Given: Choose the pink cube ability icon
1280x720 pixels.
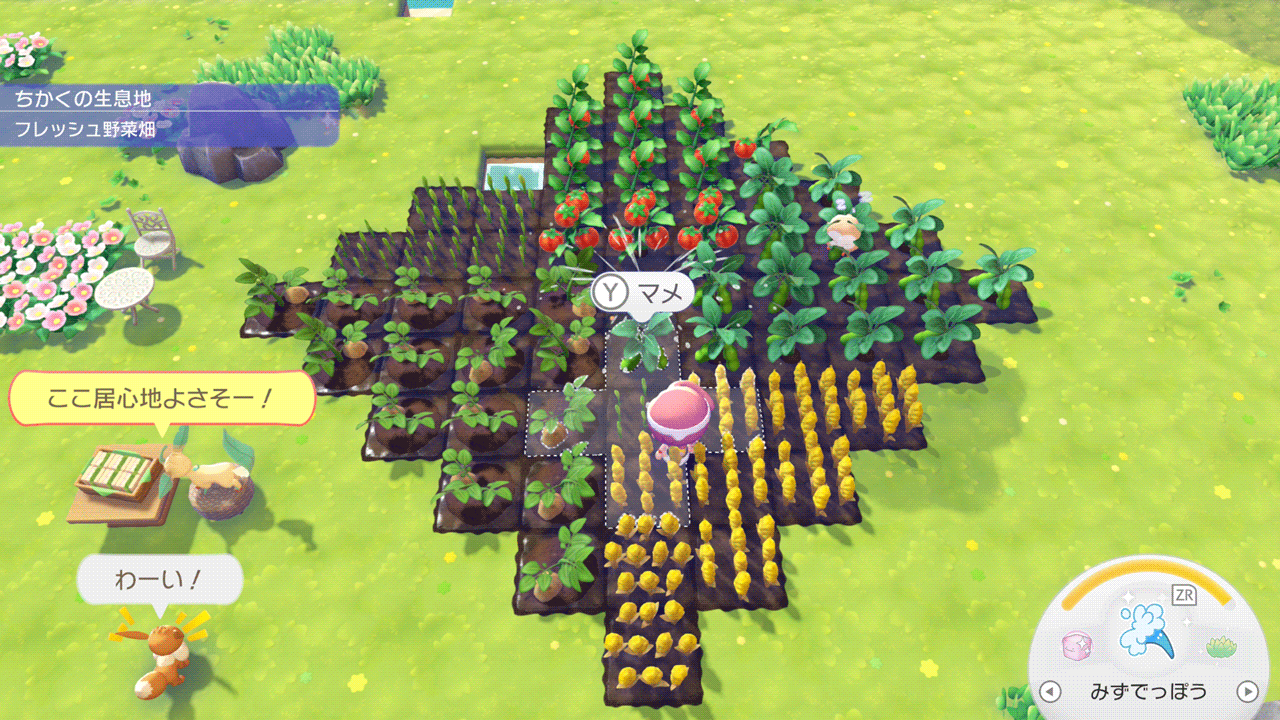Looking at the screenshot, I should (1076, 646).
